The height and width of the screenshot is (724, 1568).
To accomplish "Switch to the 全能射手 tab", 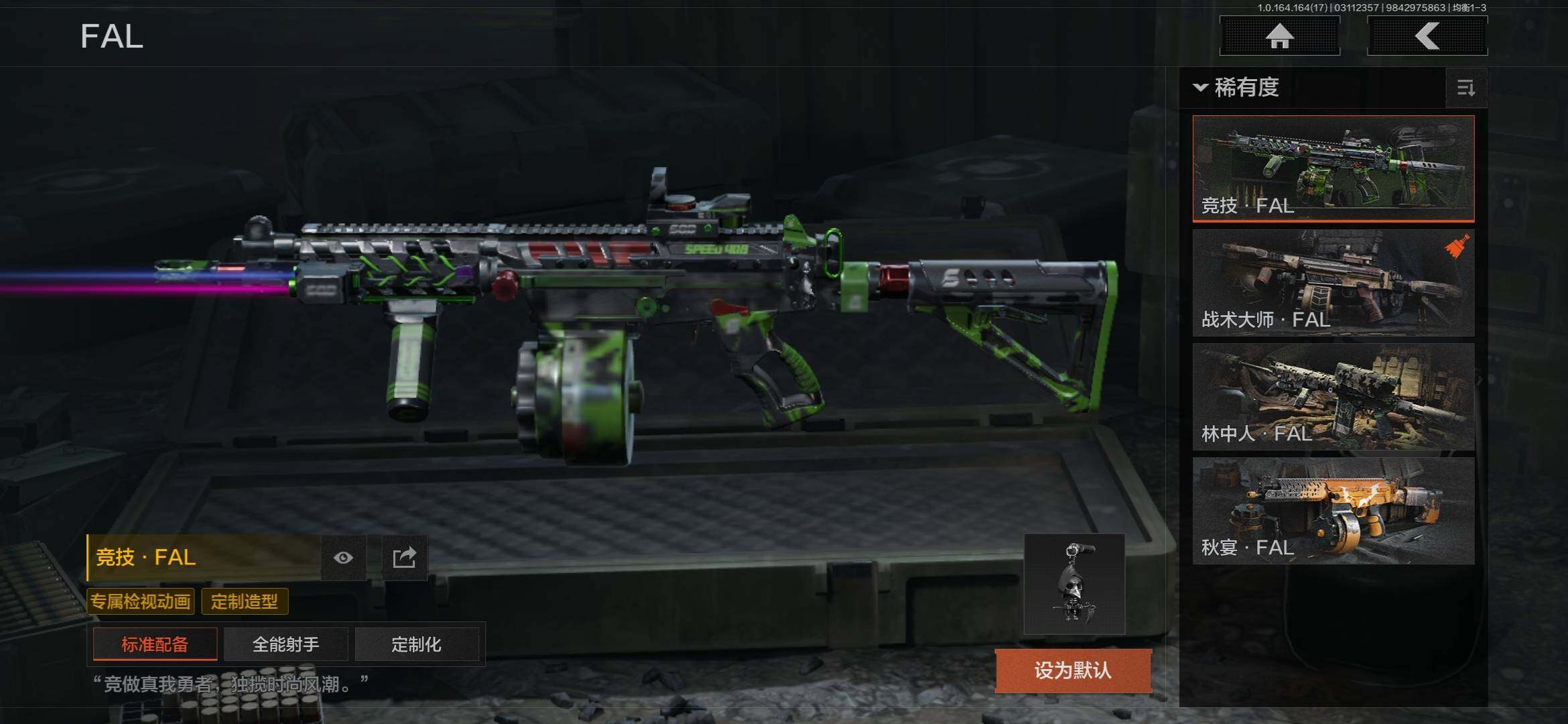I will [285, 644].
